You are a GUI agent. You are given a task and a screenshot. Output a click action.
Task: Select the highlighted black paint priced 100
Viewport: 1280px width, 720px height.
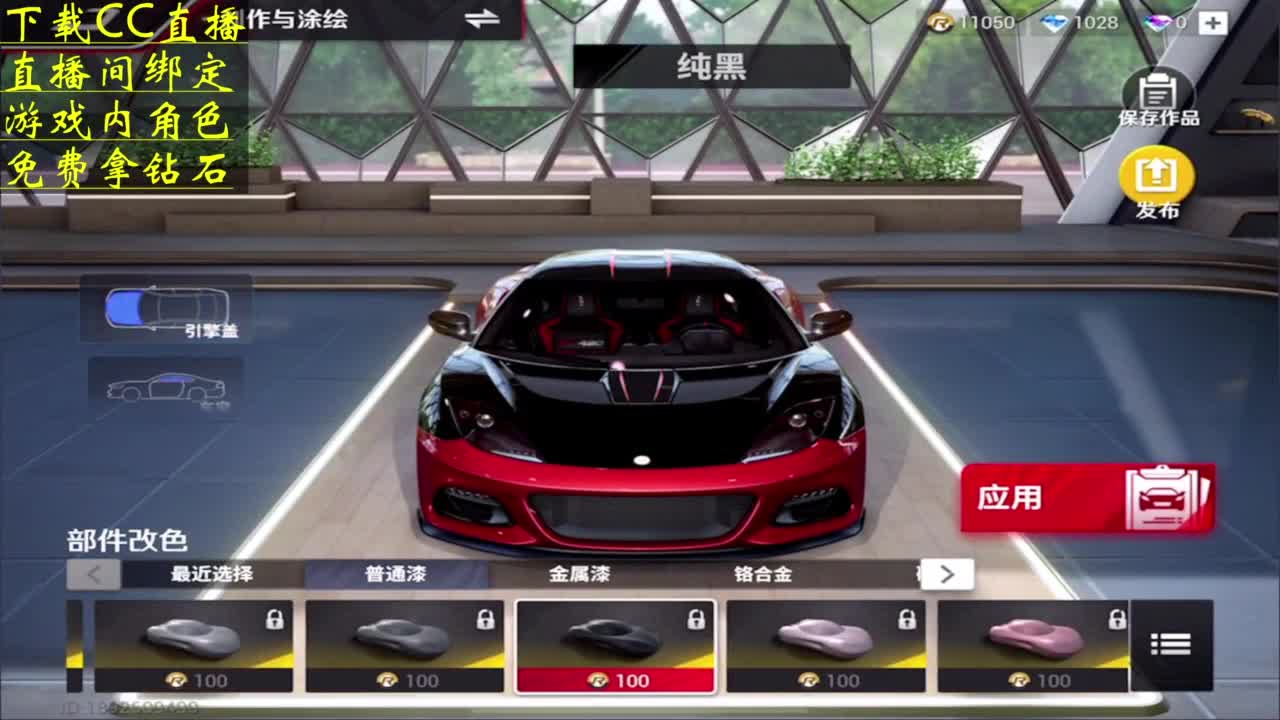[x=613, y=645]
